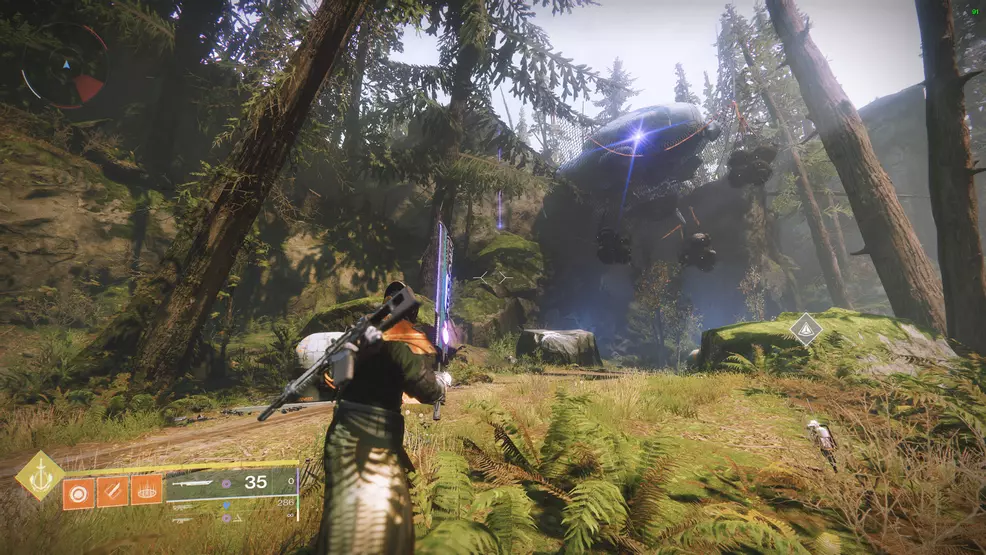Image resolution: width=986 pixels, height=555 pixels.
Task: Select the equipped sword weapon slot
Action: pos(230,482)
